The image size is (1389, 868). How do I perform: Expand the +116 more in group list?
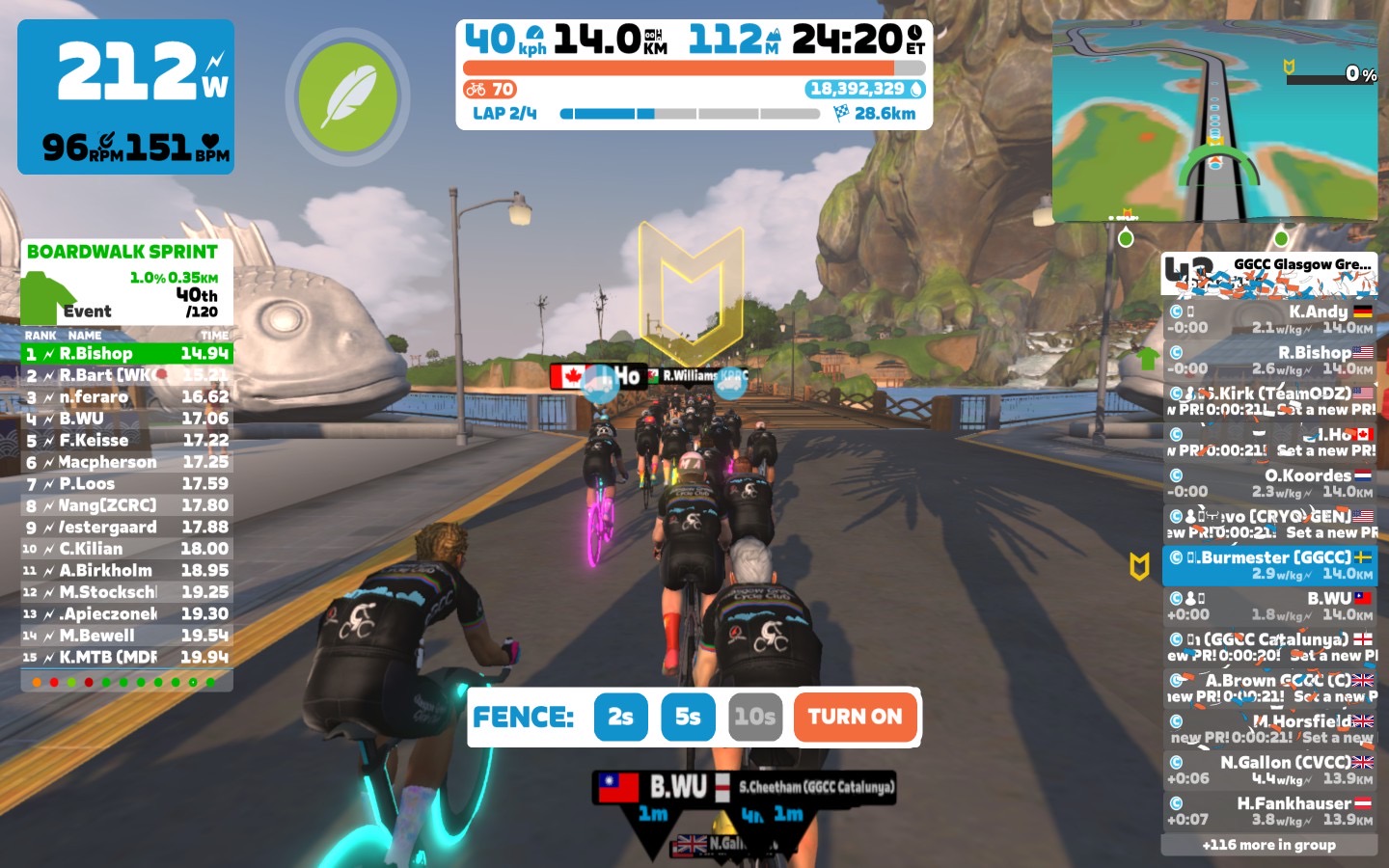(1269, 845)
